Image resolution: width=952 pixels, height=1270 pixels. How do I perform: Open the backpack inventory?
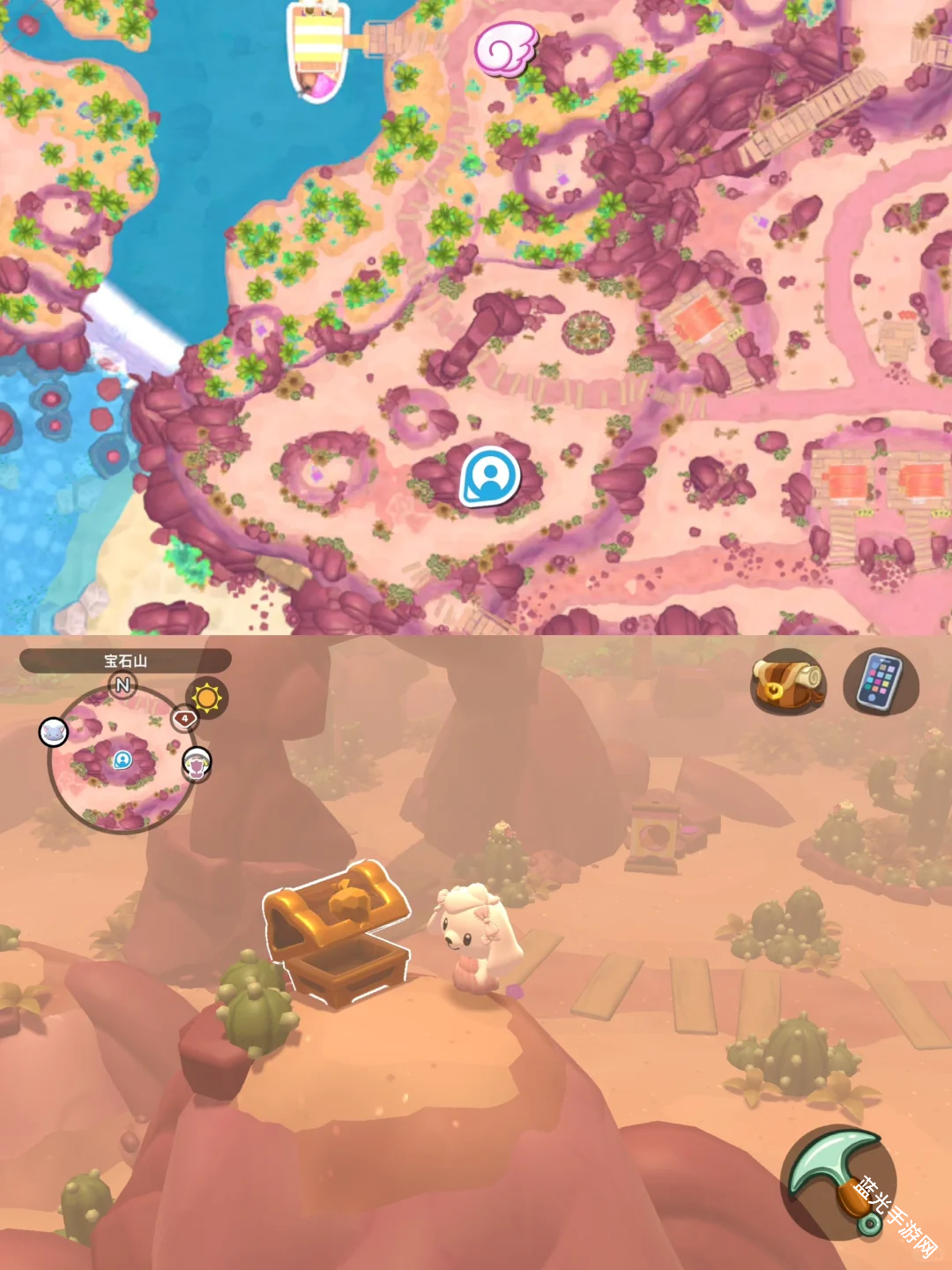coord(787,682)
